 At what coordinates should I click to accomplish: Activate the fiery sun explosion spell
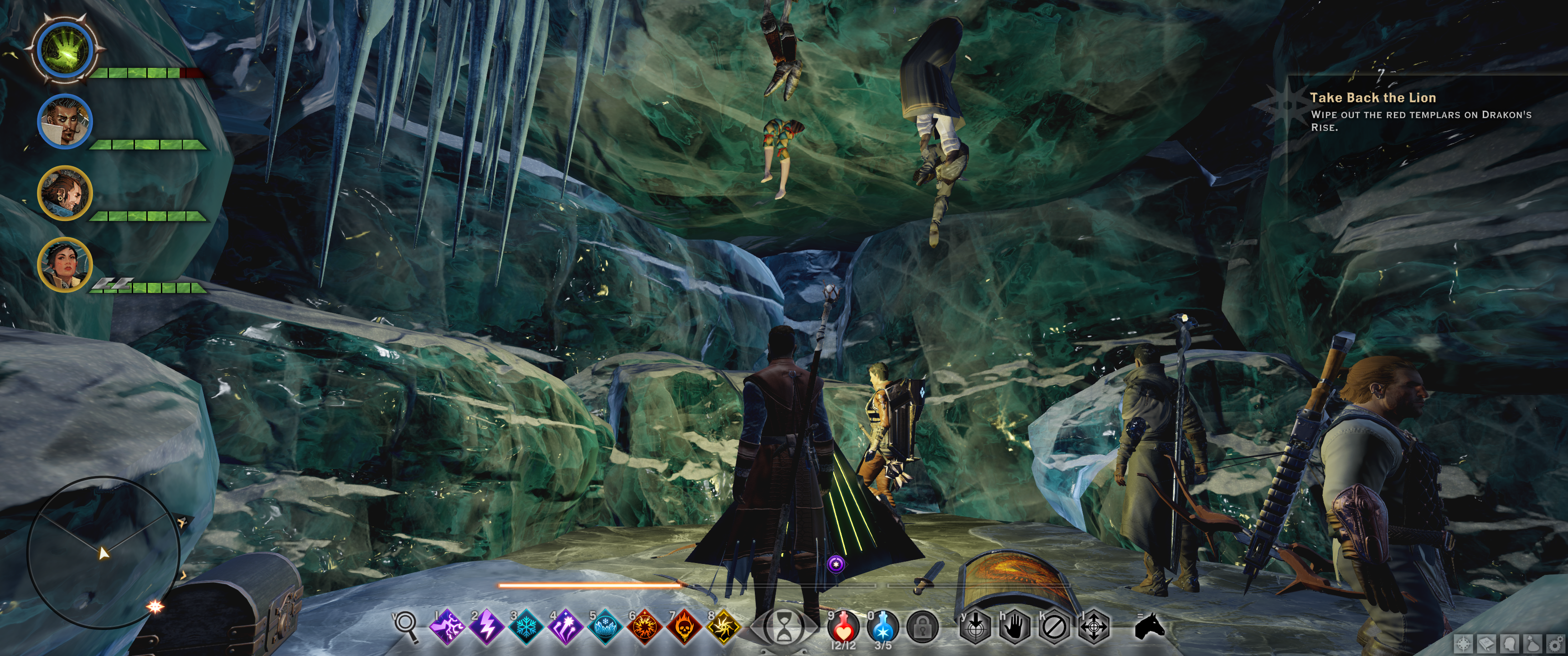tap(645, 626)
